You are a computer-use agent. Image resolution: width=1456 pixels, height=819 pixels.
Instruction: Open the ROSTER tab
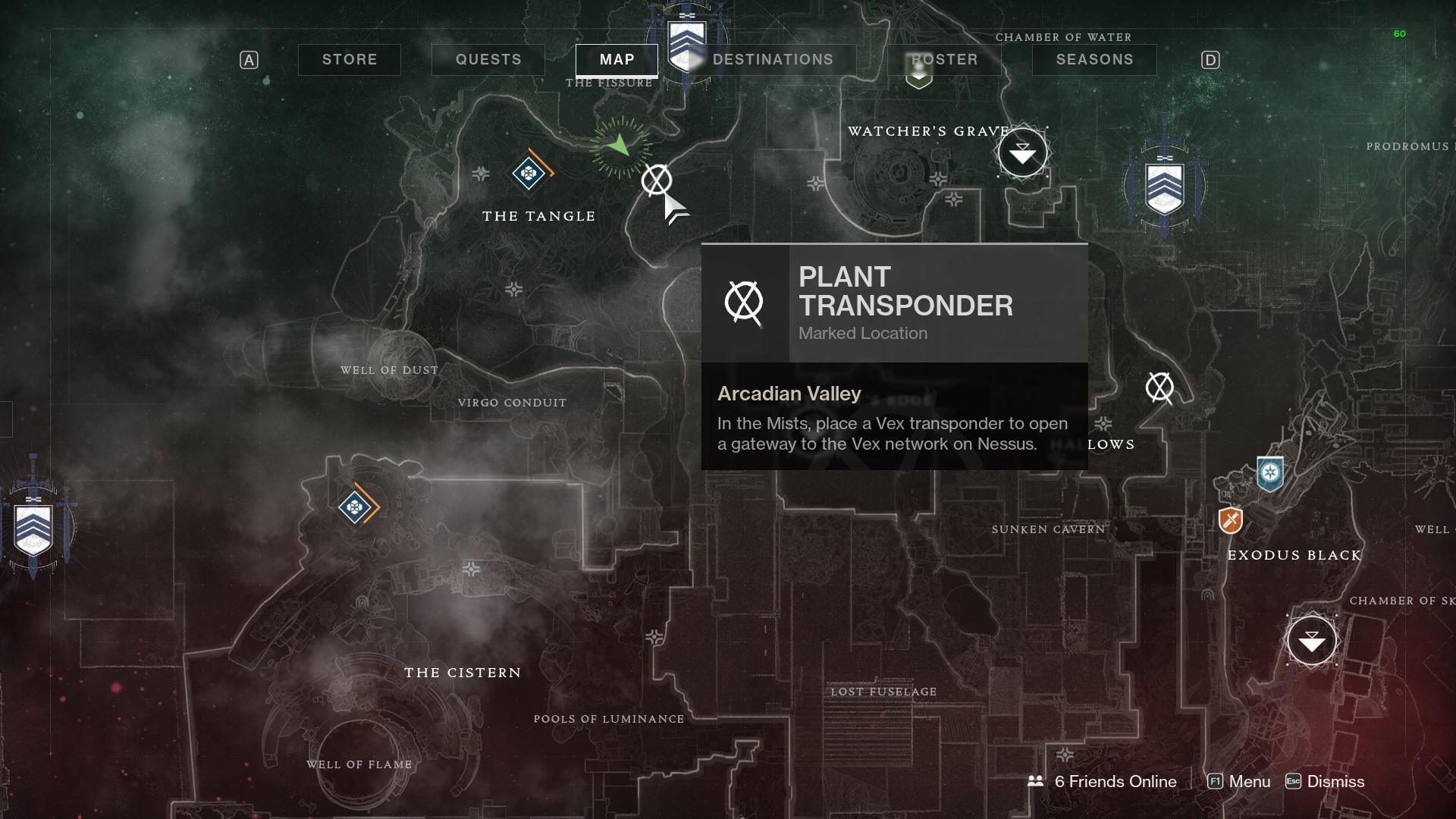click(943, 59)
